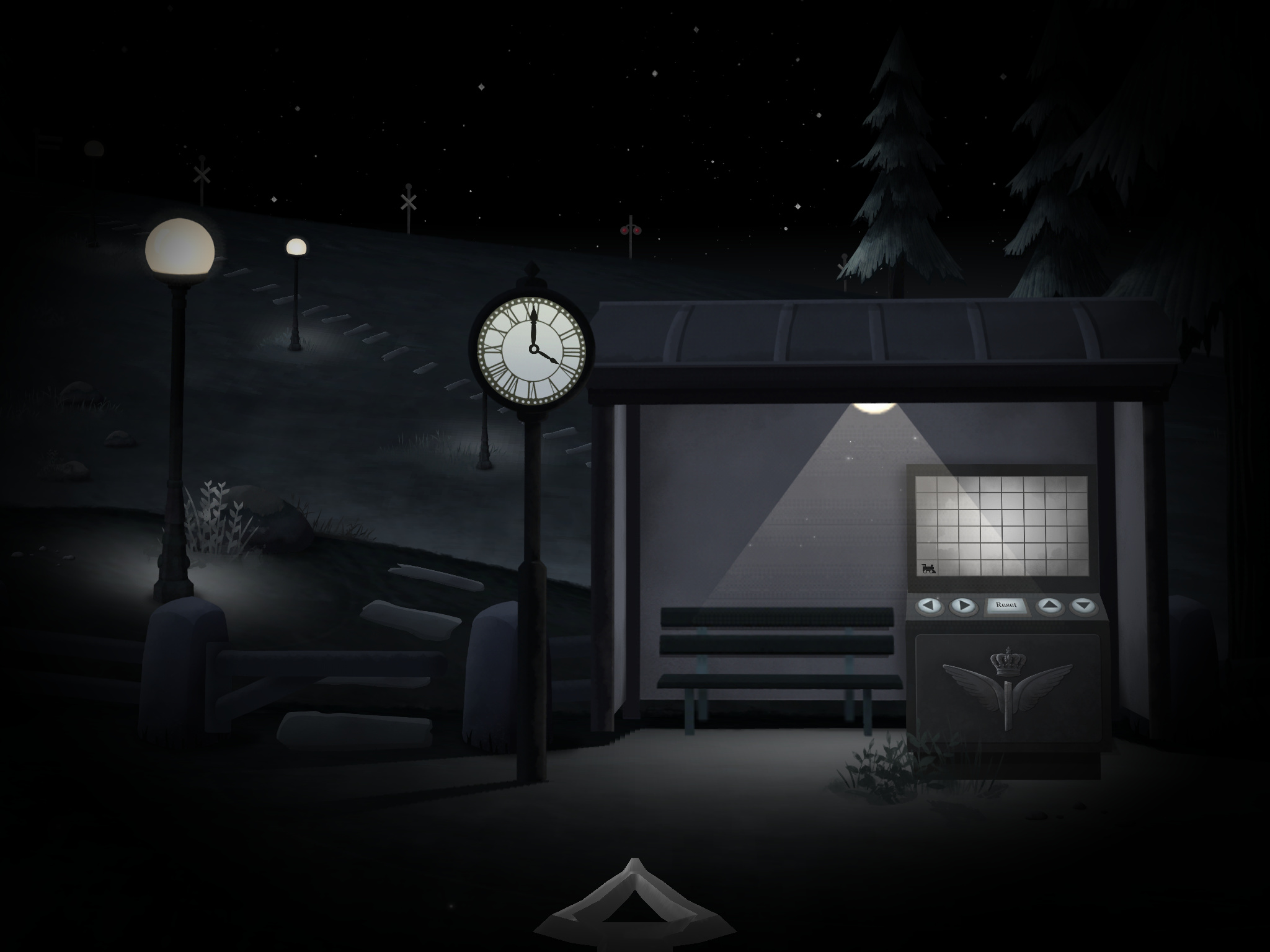Click the left arrow button on the console
The width and height of the screenshot is (1270, 952).
click(930, 605)
